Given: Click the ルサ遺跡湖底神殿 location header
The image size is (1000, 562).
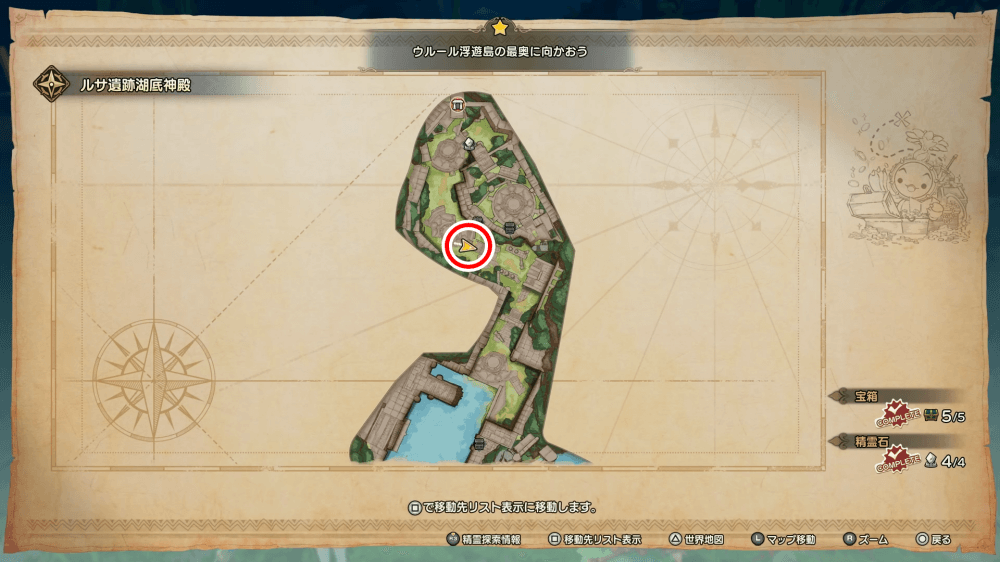Looking at the screenshot, I should click(x=135, y=86).
